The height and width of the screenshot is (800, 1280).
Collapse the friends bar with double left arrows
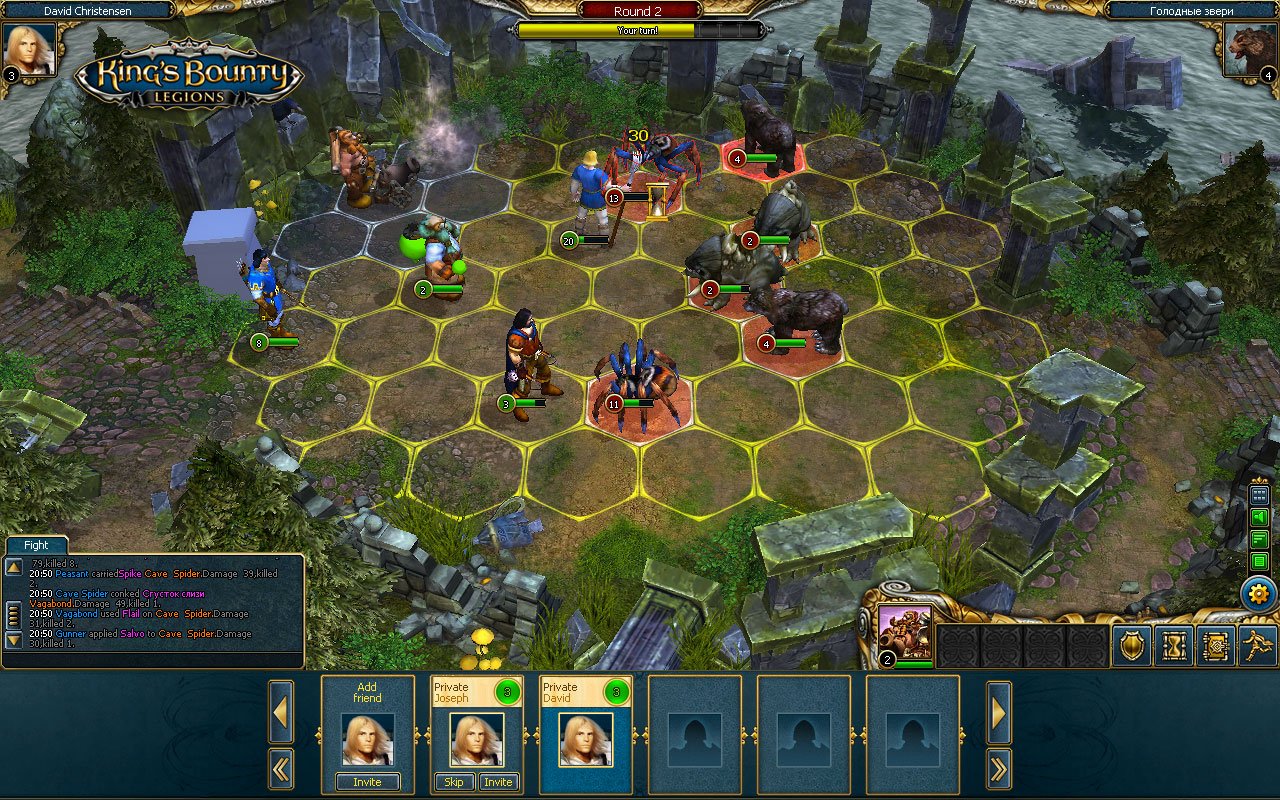281,770
